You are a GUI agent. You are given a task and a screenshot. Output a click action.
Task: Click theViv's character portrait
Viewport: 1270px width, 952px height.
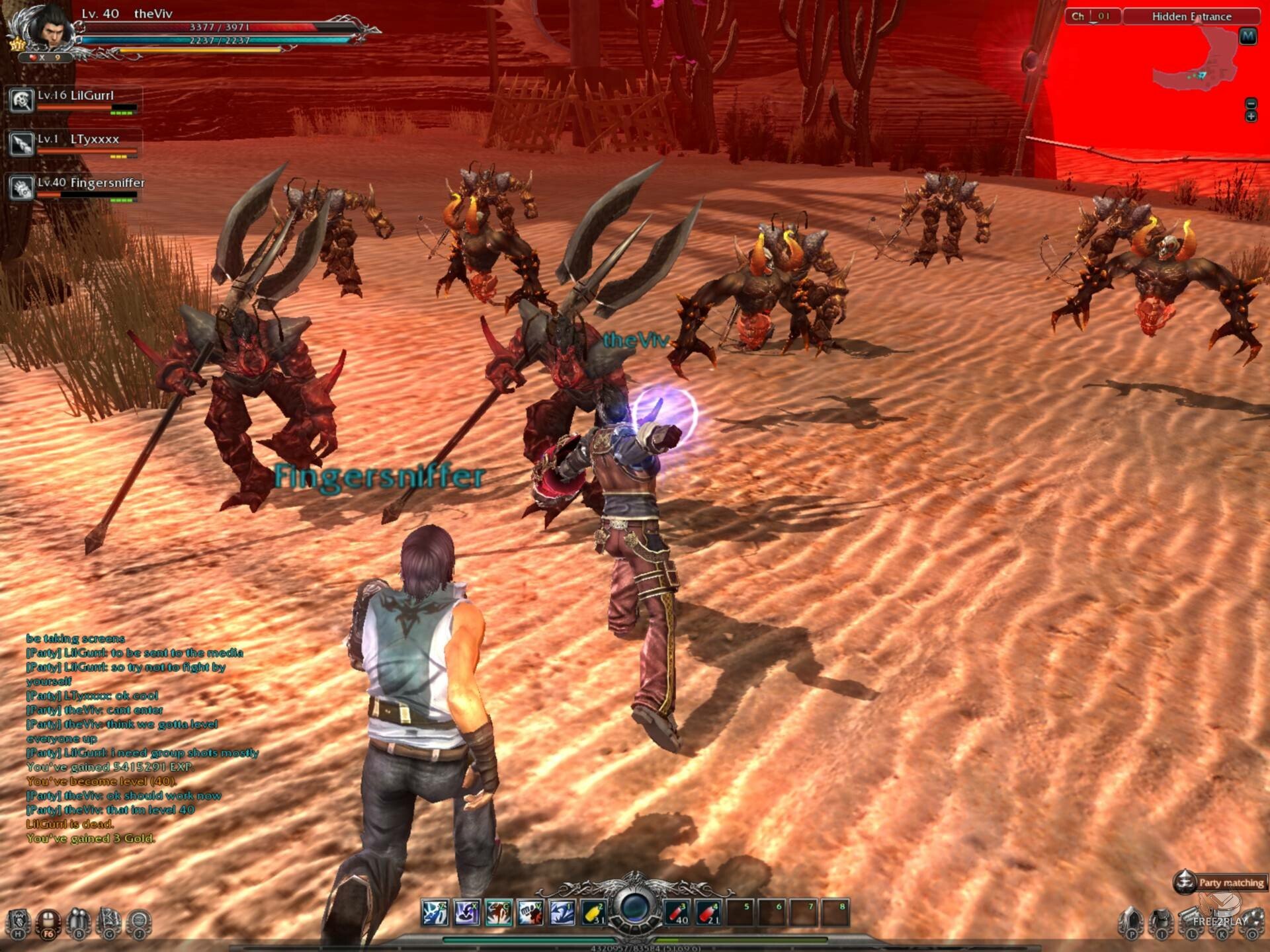(x=46, y=28)
